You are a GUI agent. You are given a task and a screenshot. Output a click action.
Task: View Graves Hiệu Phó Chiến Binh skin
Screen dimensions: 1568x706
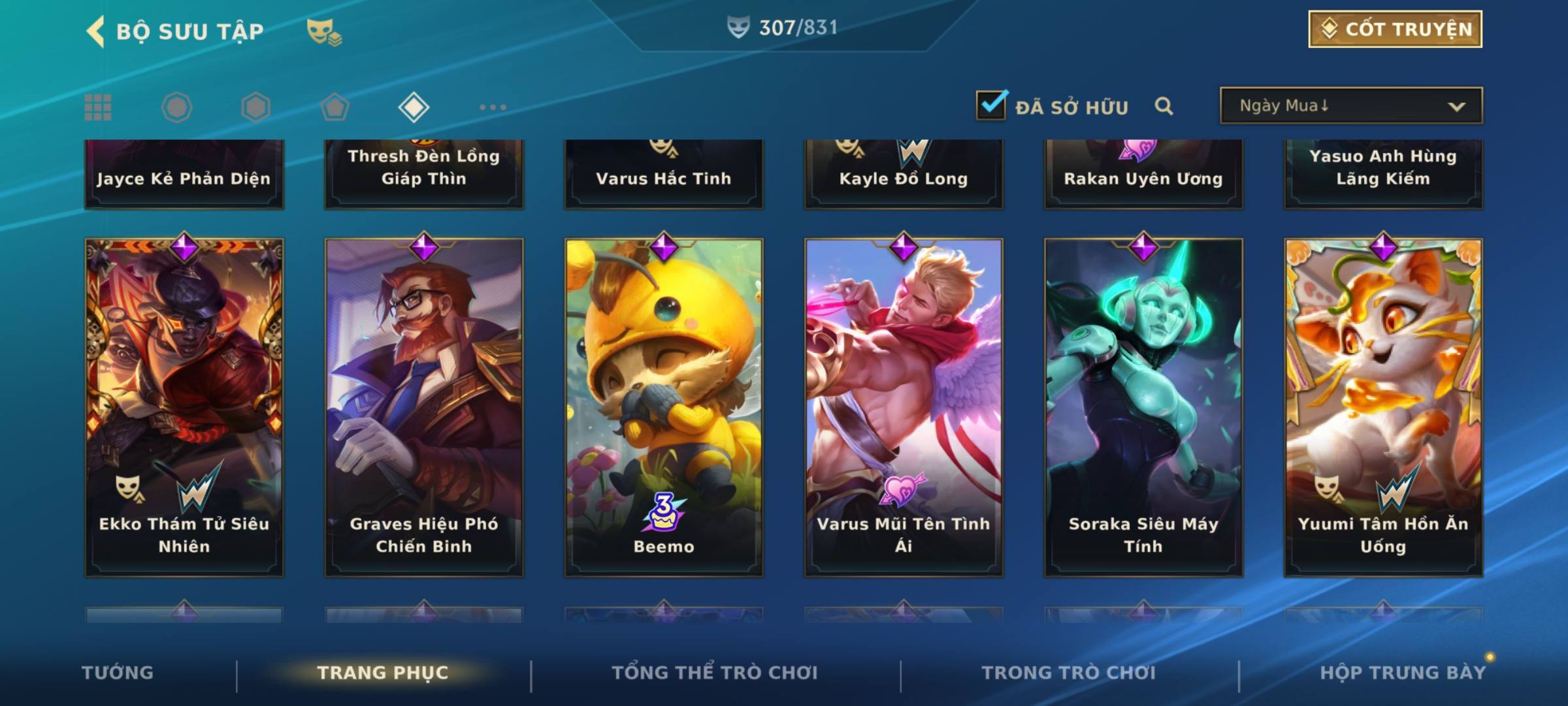point(424,407)
